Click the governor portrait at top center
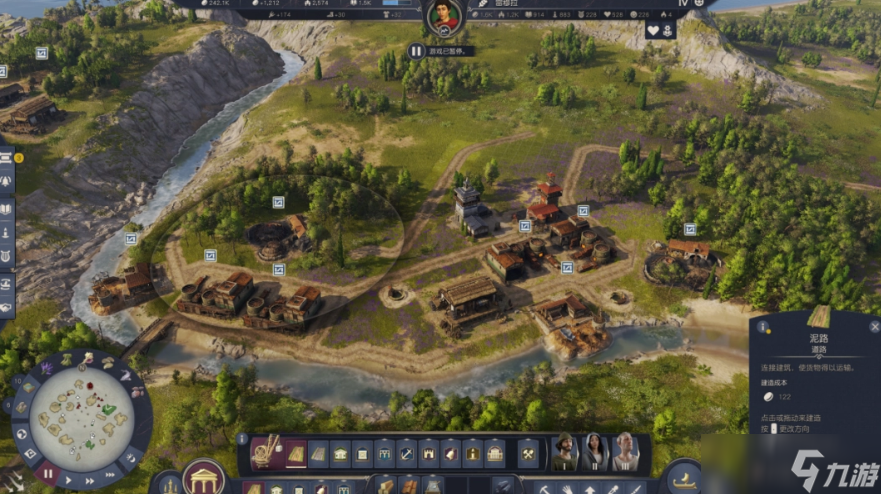 (442, 18)
